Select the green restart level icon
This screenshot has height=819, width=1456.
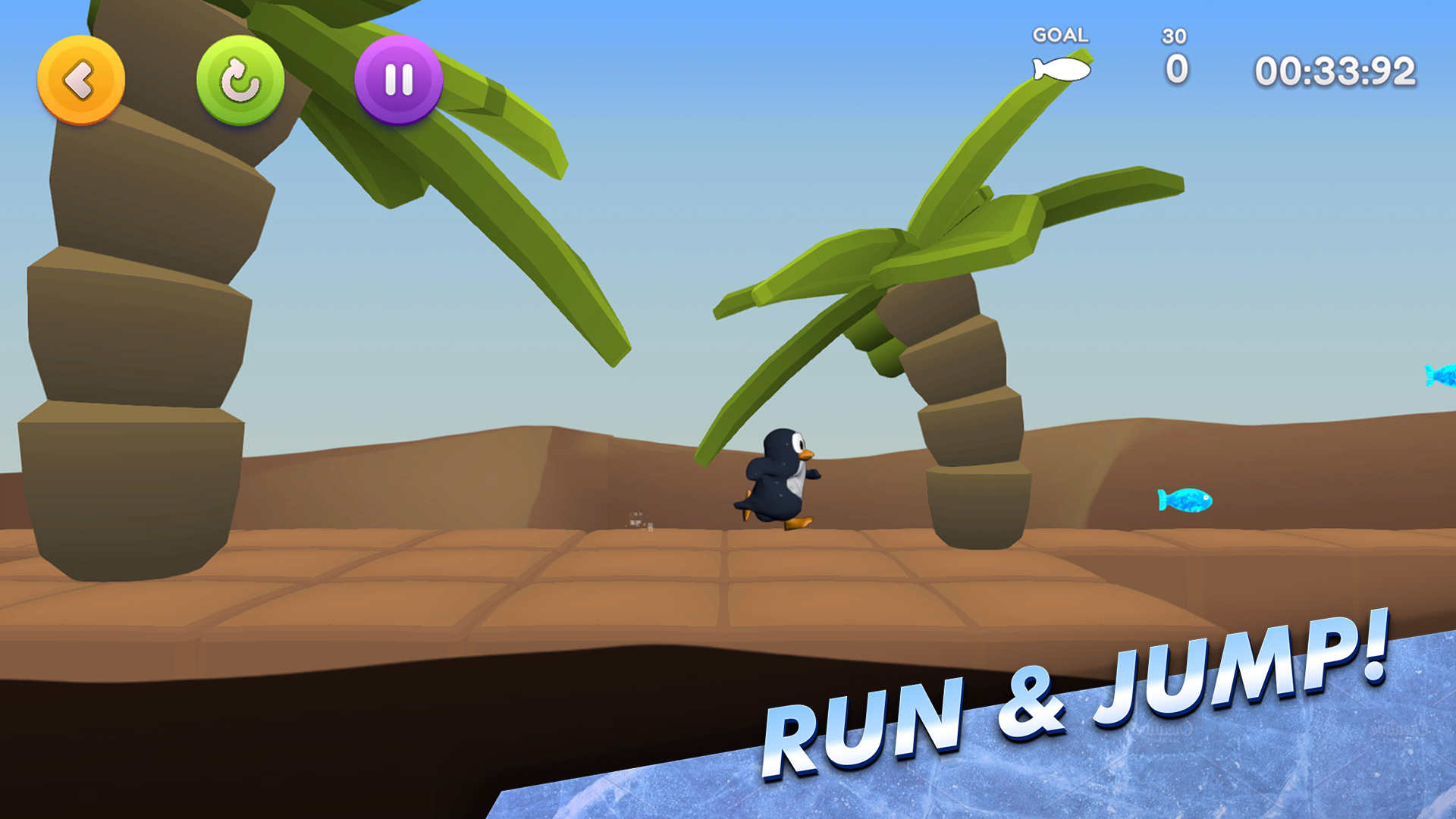pyautogui.click(x=239, y=78)
